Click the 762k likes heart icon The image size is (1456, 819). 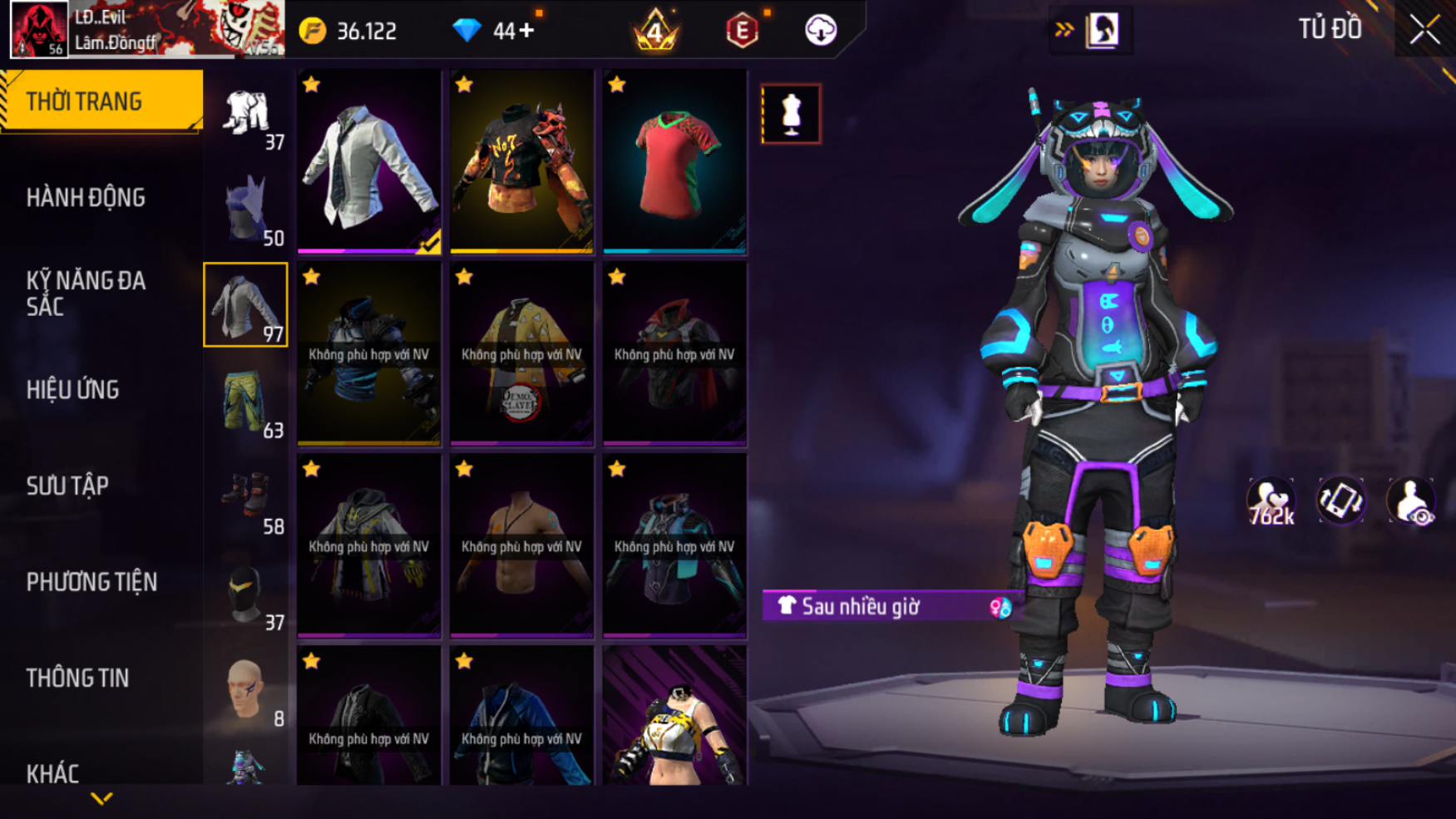(1270, 502)
